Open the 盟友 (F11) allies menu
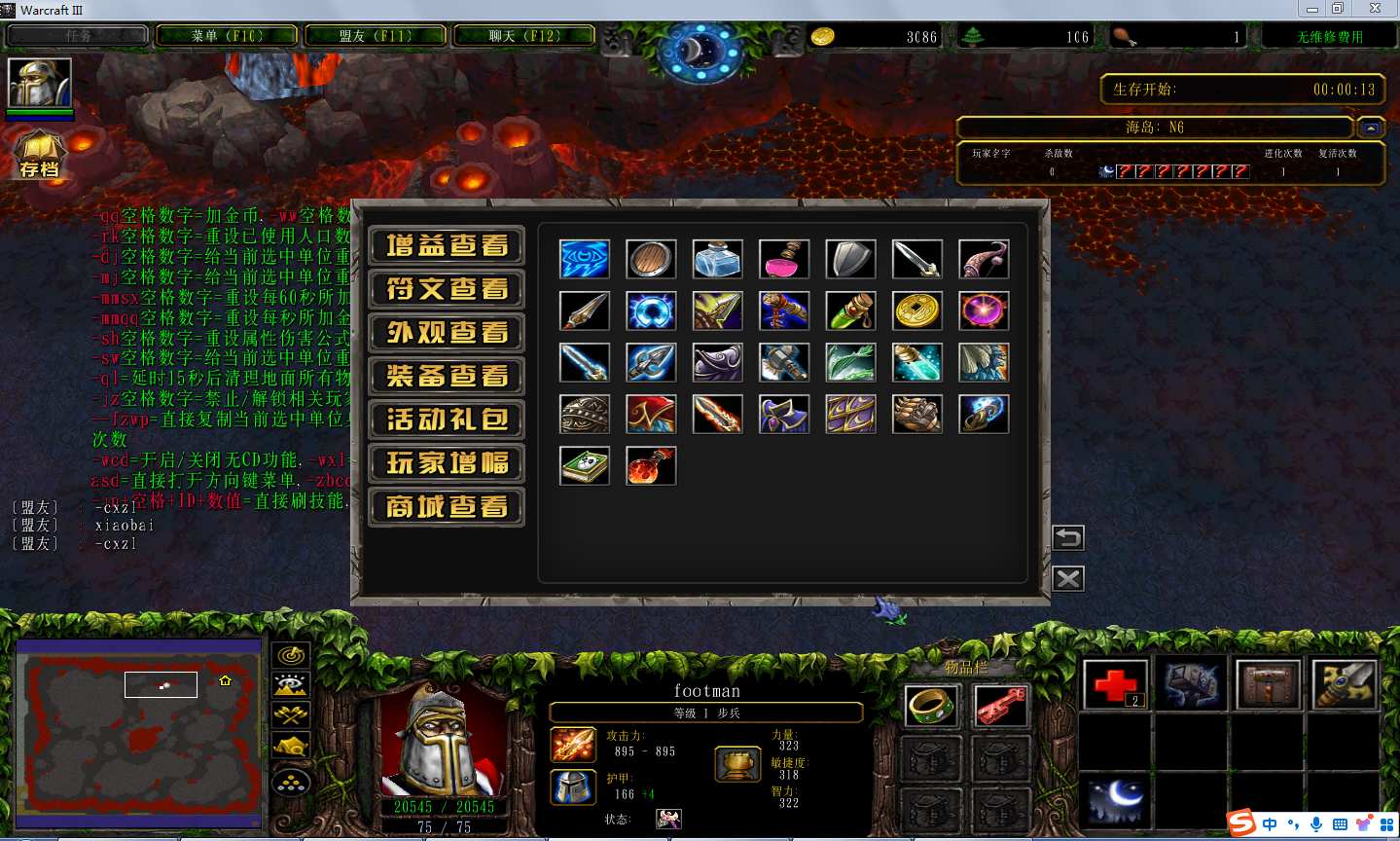This screenshot has width=1400, height=841. tap(376, 36)
